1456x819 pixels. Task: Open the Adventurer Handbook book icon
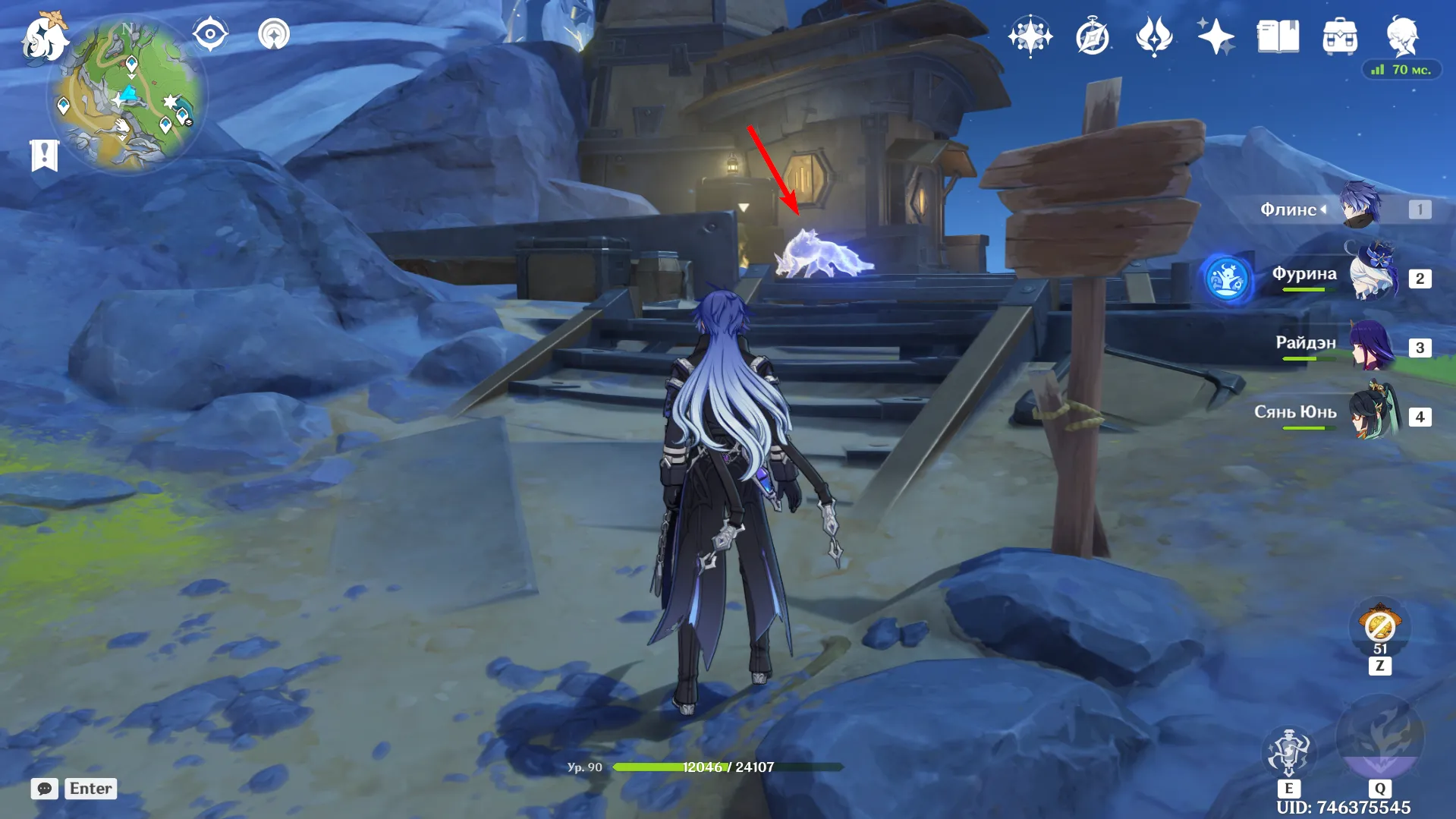tap(1278, 36)
